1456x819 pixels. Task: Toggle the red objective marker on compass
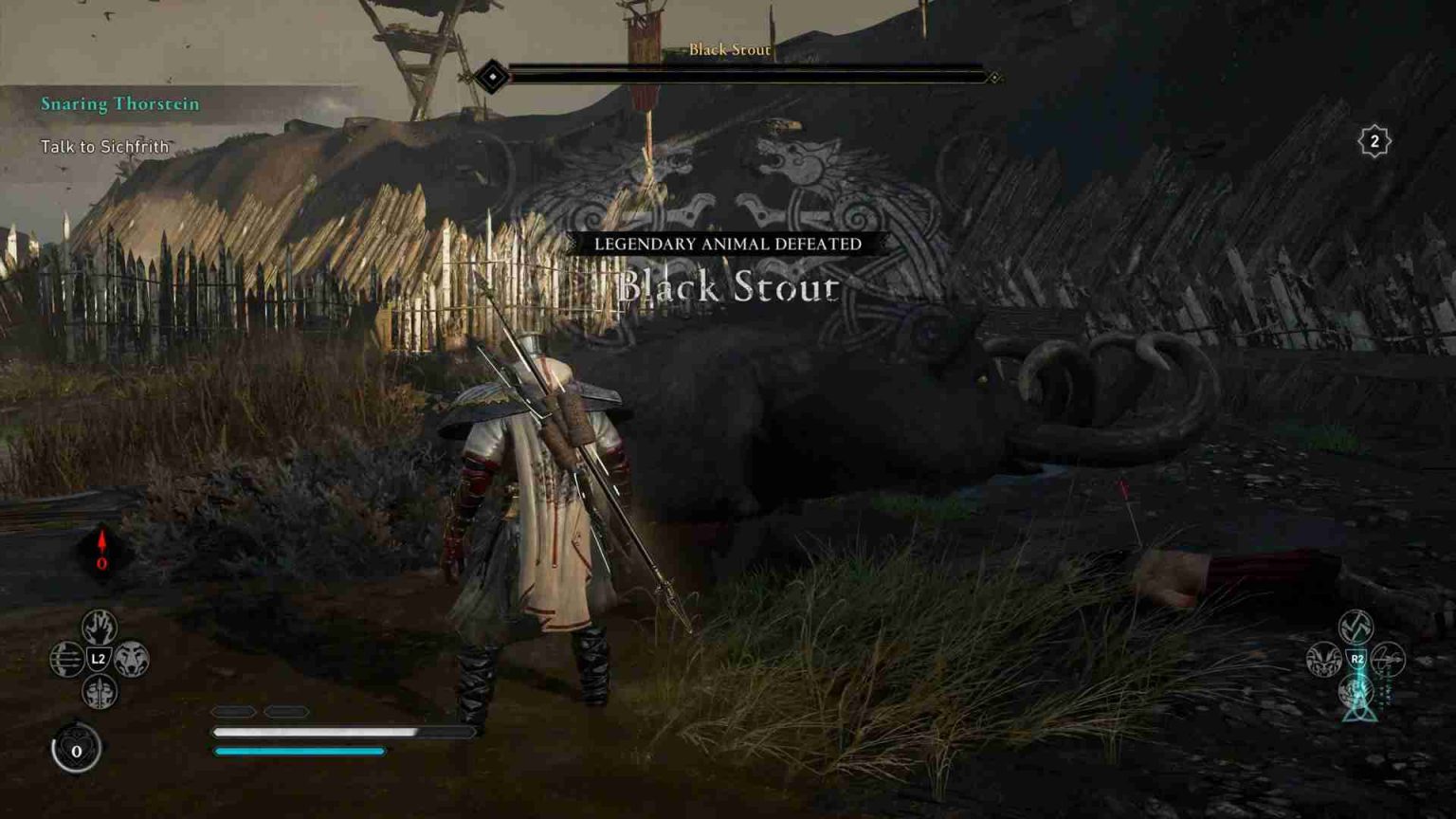(x=102, y=547)
